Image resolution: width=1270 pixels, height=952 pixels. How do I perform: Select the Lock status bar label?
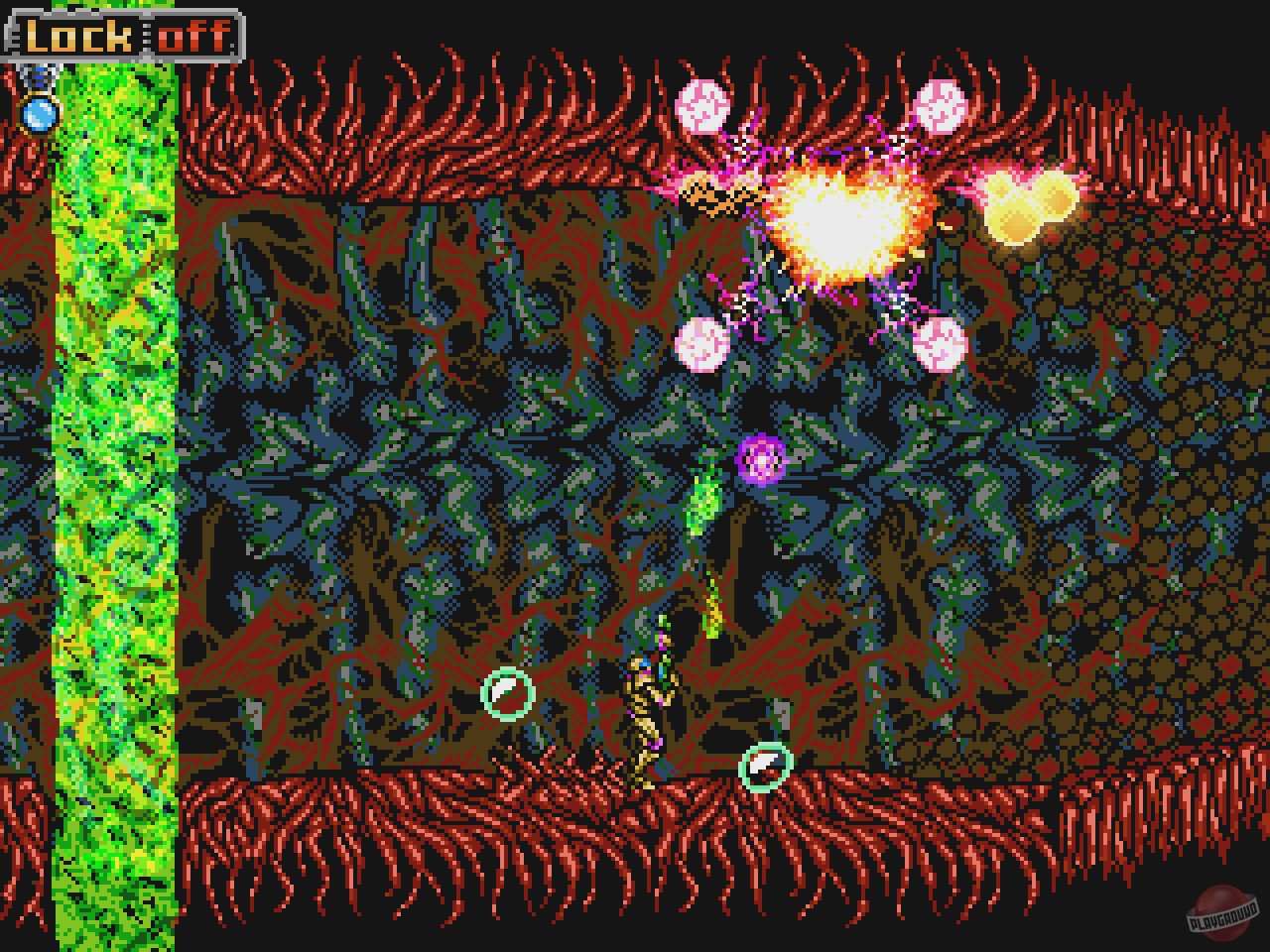(78, 37)
